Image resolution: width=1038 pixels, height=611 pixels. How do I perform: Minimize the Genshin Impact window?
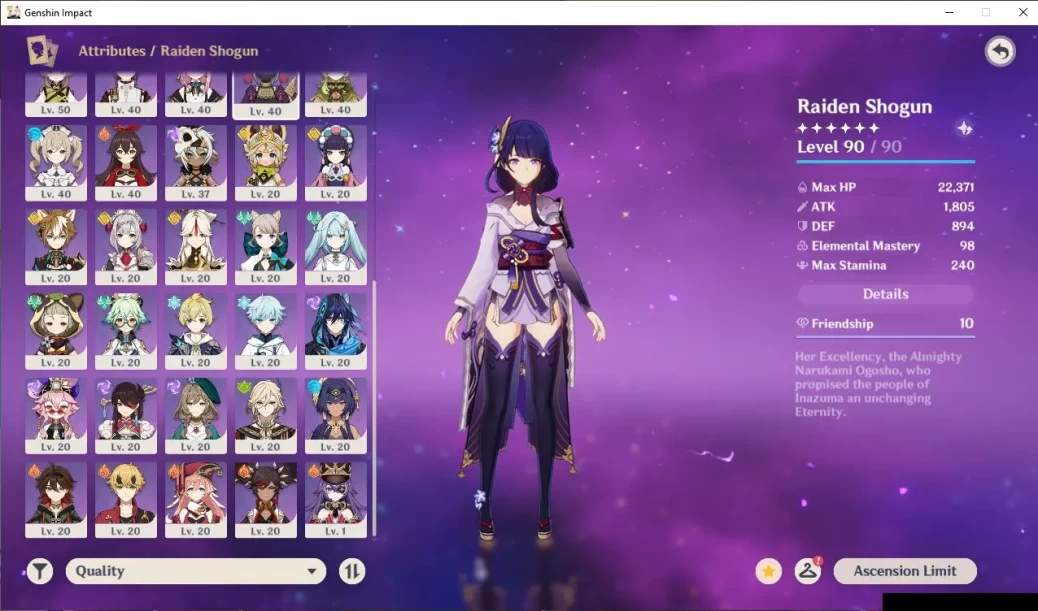tap(948, 12)
